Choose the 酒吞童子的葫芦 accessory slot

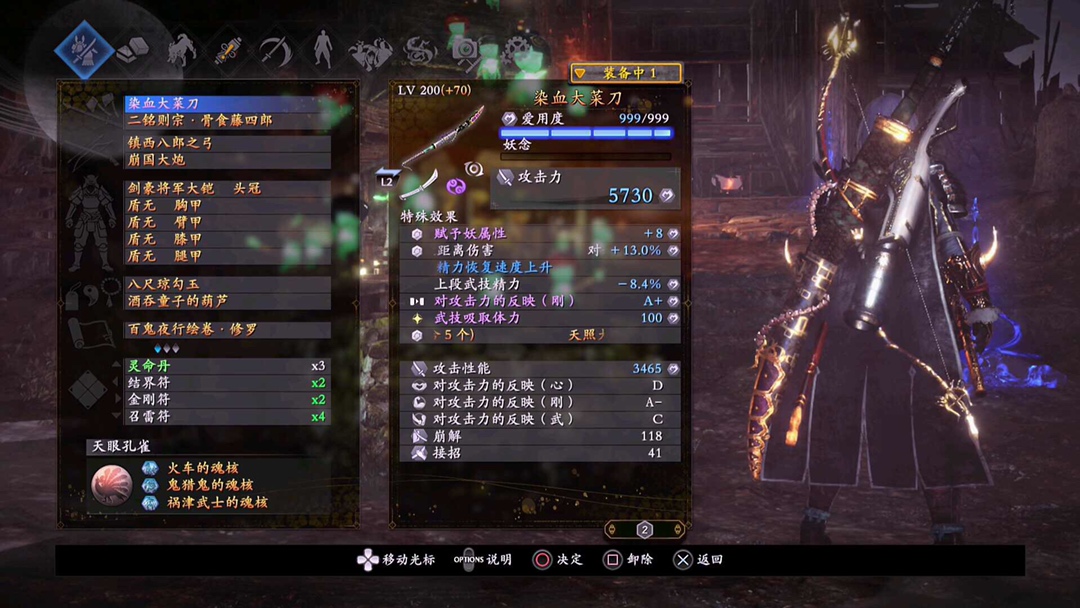click(227, 301)
